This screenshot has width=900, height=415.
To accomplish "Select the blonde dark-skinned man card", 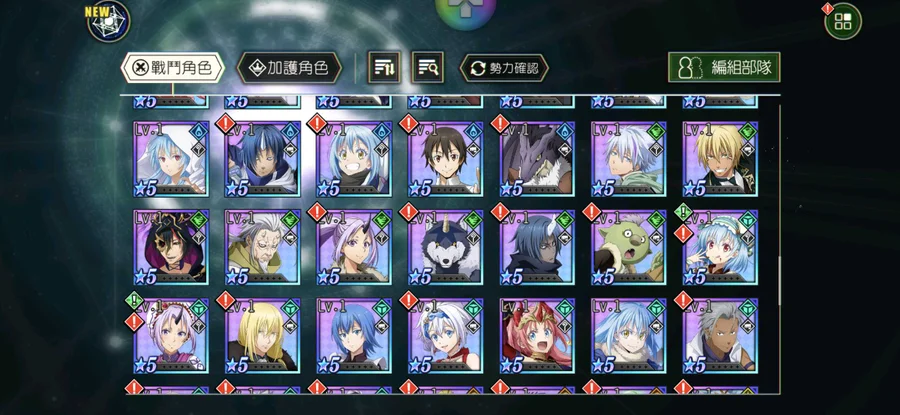I will 720,159.
